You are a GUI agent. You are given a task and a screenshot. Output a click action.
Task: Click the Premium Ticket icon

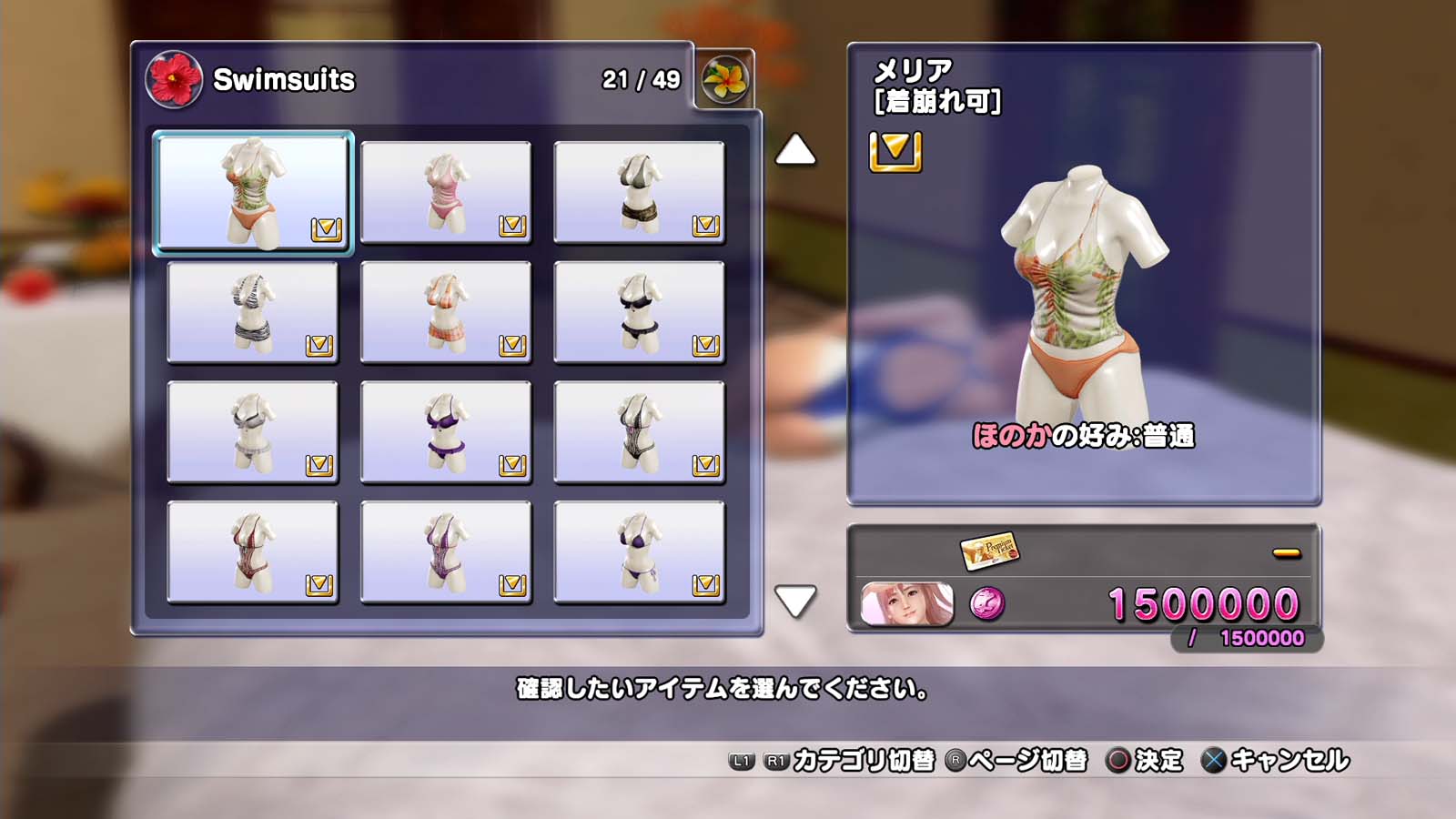click(989, 551)
